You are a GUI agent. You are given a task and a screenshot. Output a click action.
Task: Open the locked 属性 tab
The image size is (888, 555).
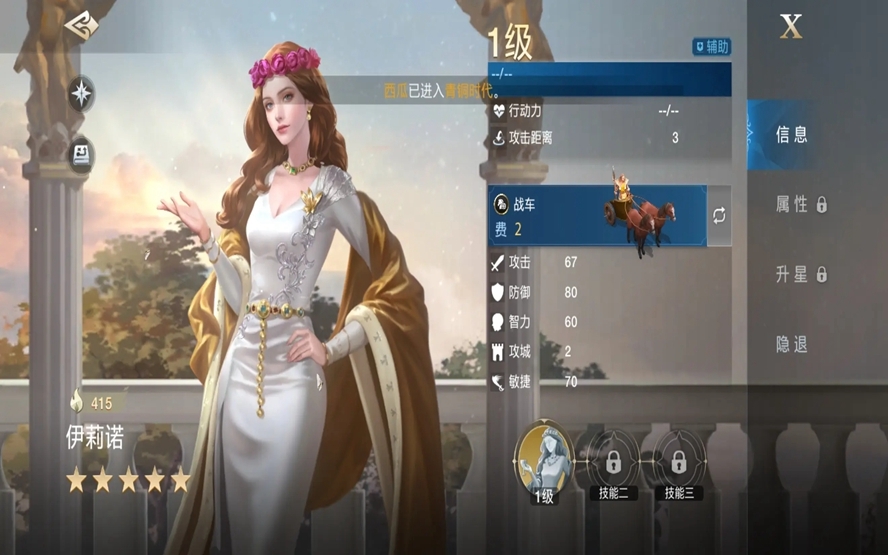click(x=801, y=204)
